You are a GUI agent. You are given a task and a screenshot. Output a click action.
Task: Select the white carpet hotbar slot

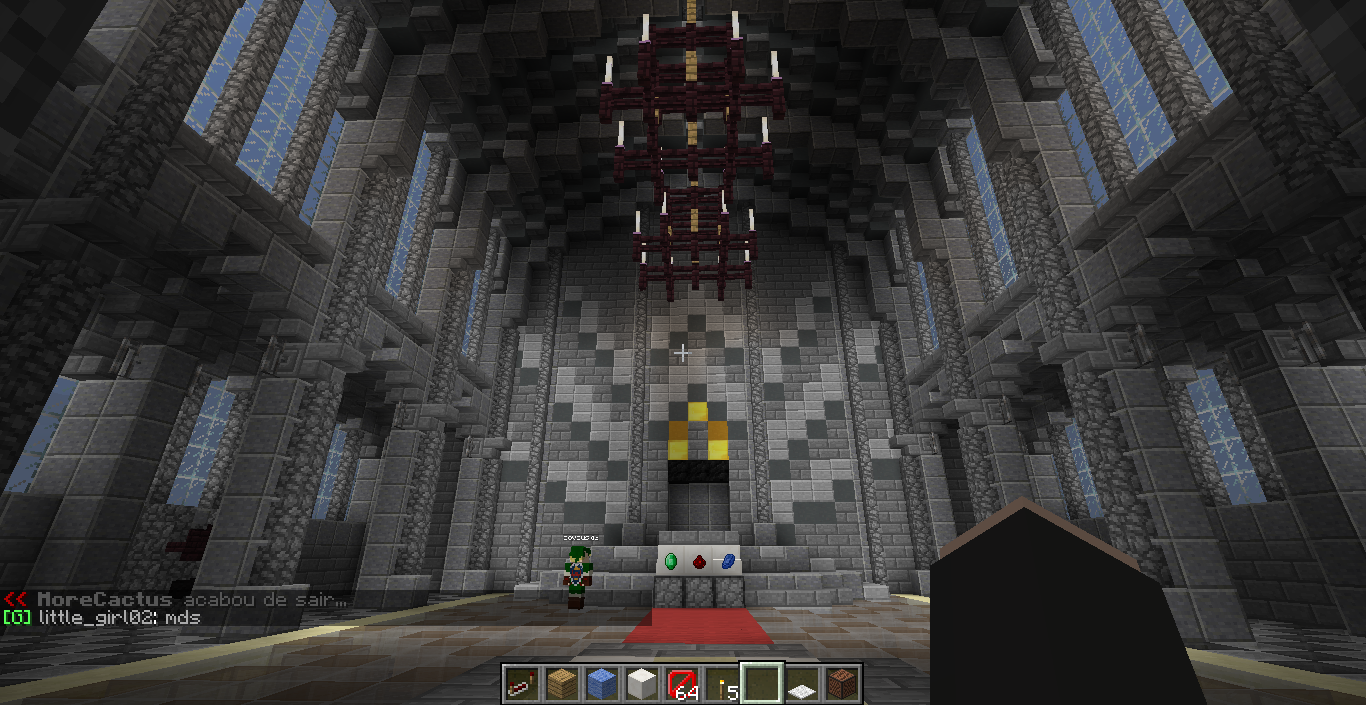tap(801, 684)
